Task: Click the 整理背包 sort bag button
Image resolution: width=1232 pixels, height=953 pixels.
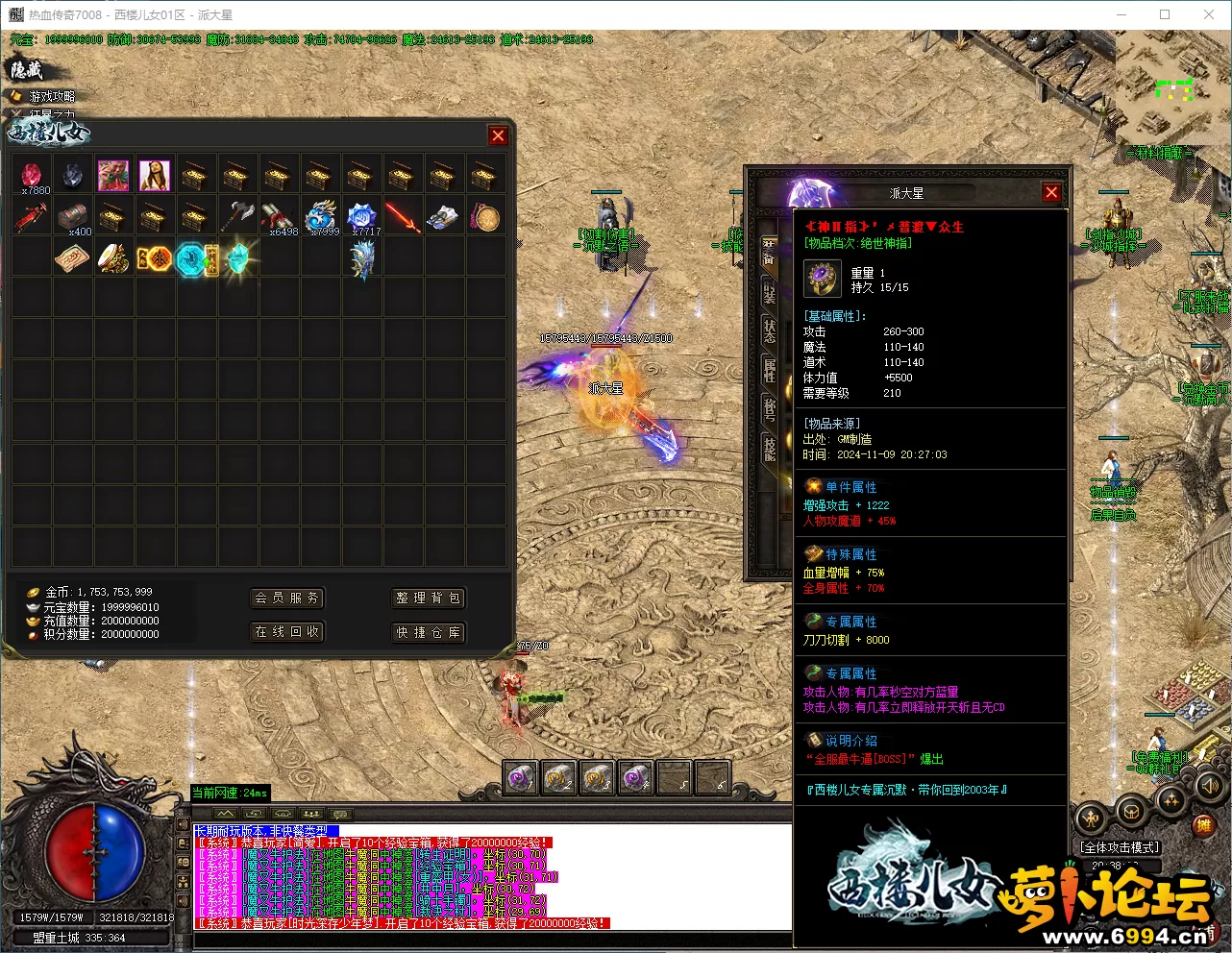Action: click(x=428, y=598)
